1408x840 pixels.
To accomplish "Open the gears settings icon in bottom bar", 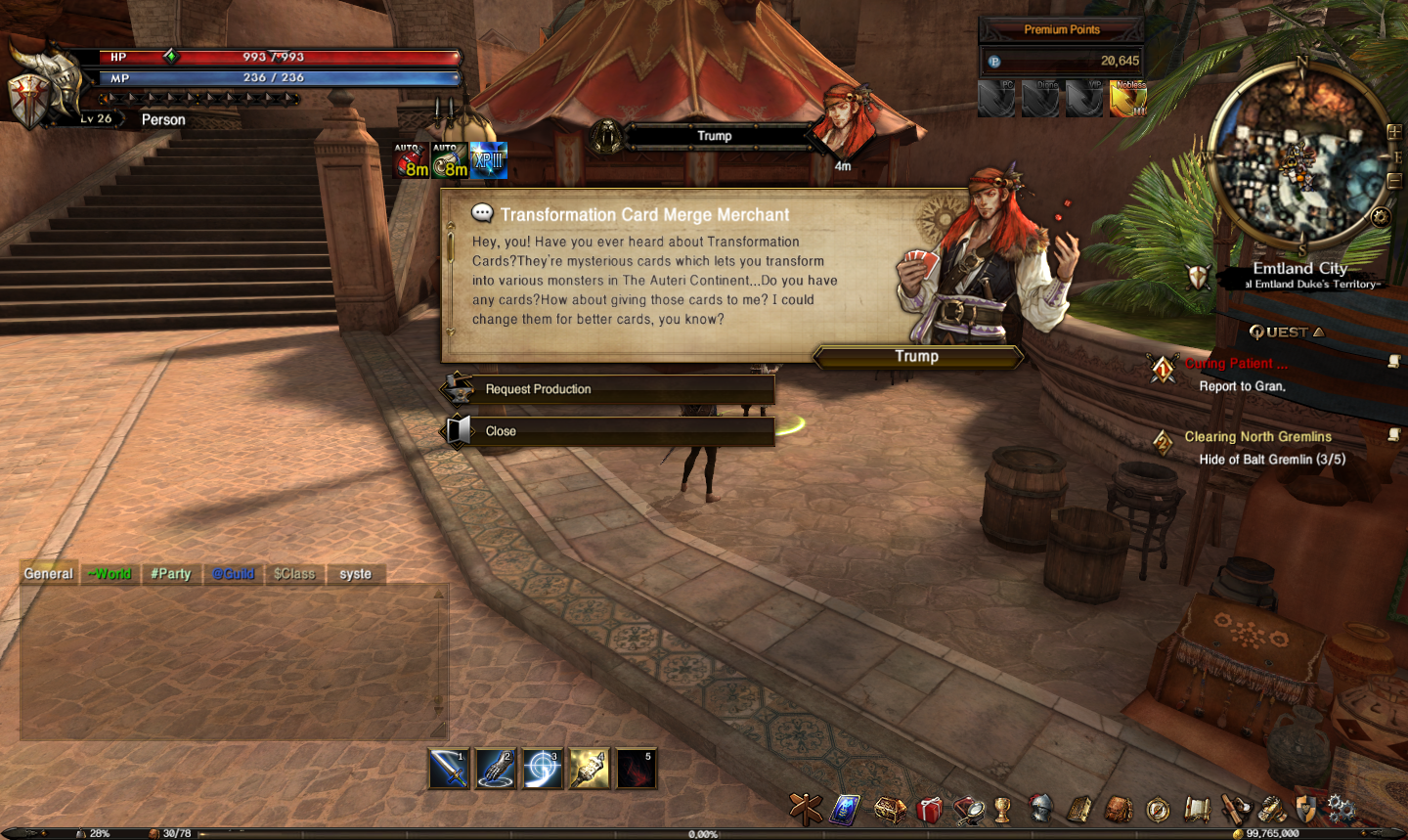I will 1341,809.
